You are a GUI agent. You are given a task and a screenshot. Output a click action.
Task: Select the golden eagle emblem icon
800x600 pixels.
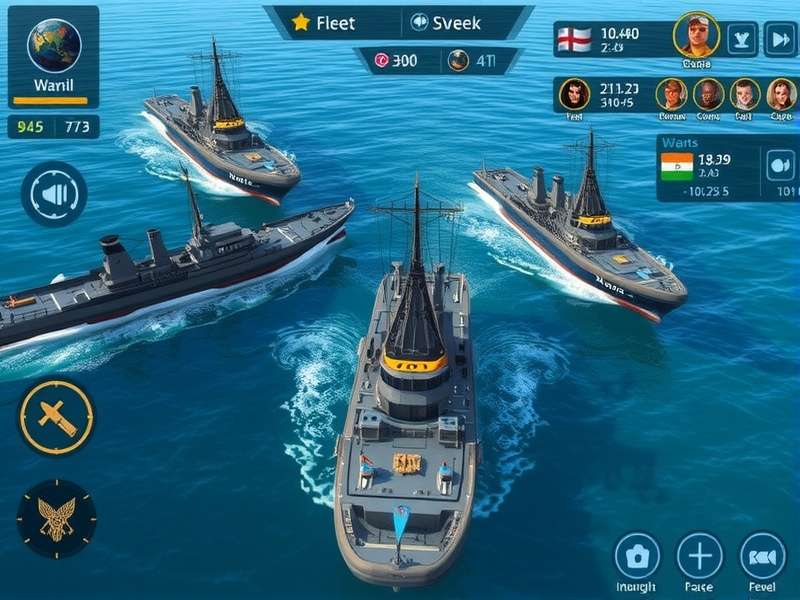coord(56,519)
